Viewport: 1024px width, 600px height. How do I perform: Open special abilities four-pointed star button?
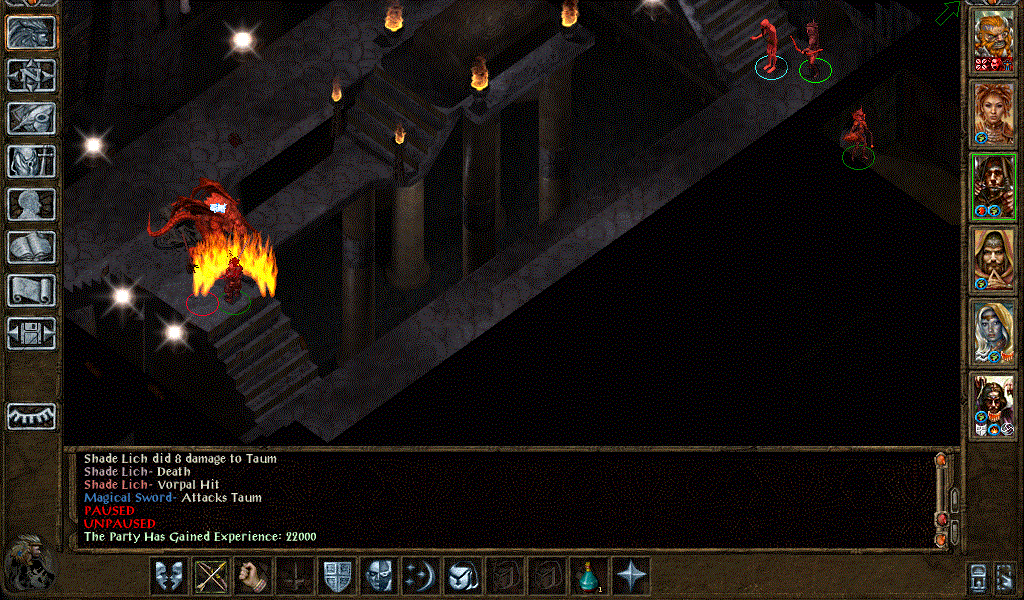coord(630,576)
